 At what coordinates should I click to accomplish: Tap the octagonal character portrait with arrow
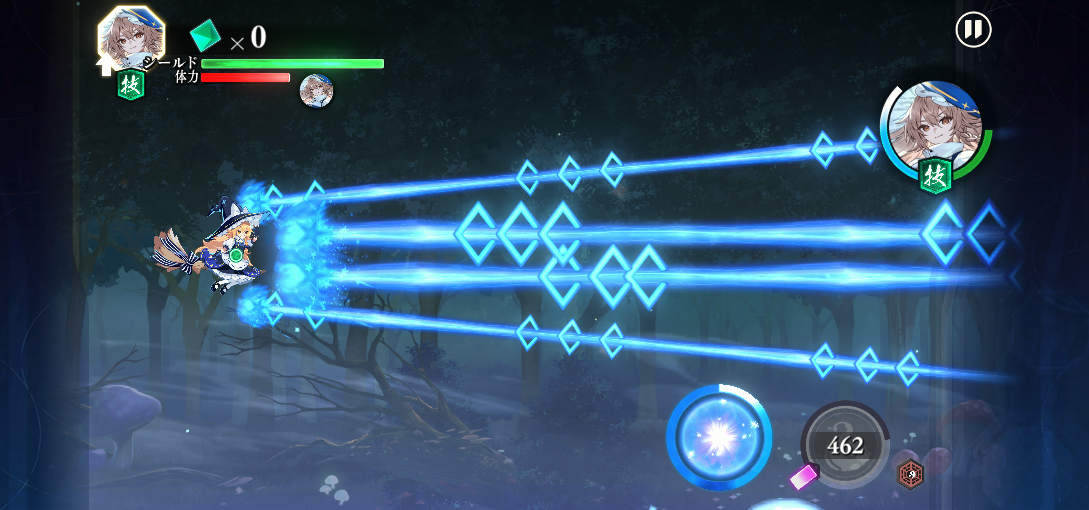coord(131,40)
